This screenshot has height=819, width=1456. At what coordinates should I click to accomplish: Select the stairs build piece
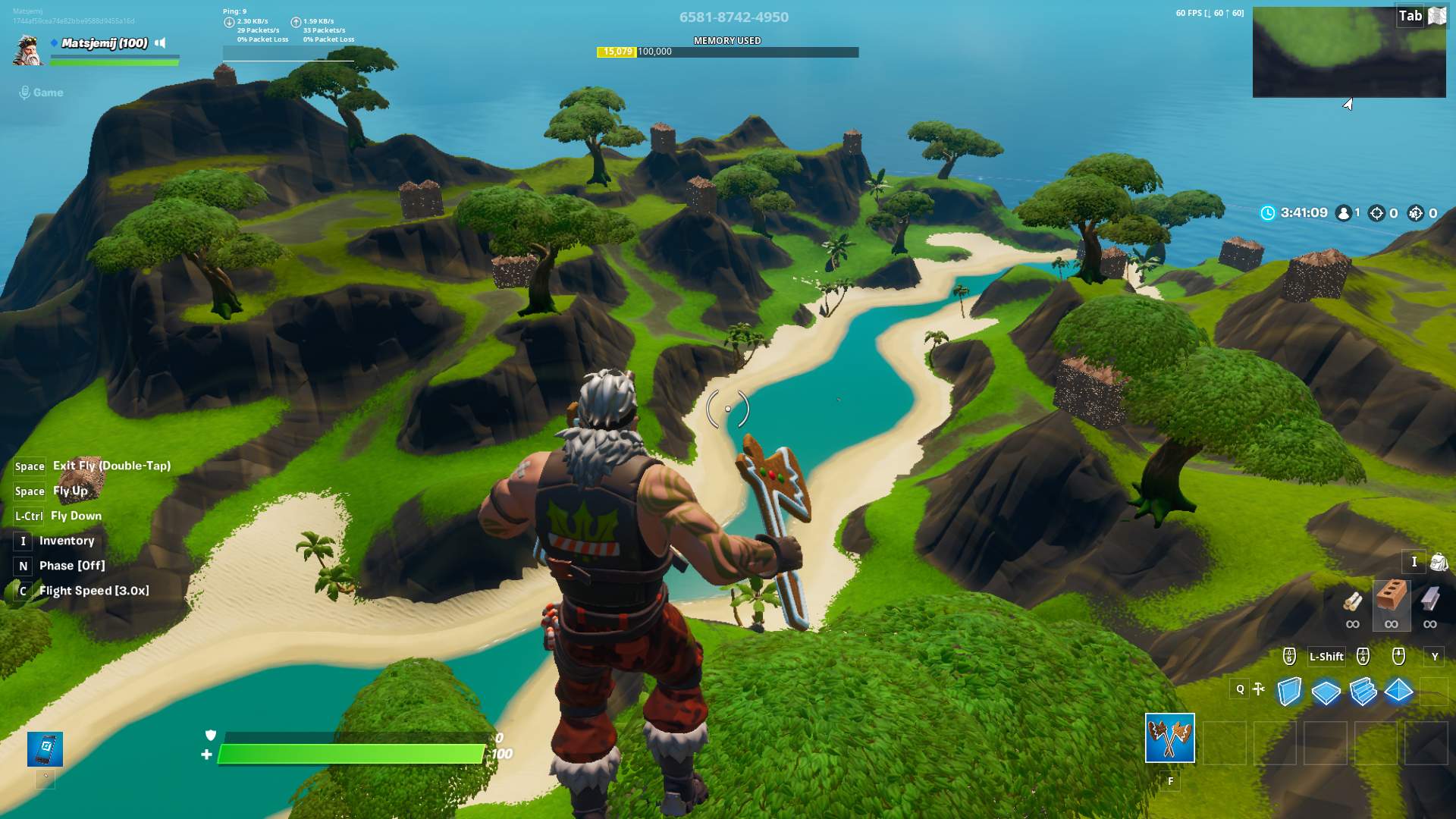point(1363,691)
